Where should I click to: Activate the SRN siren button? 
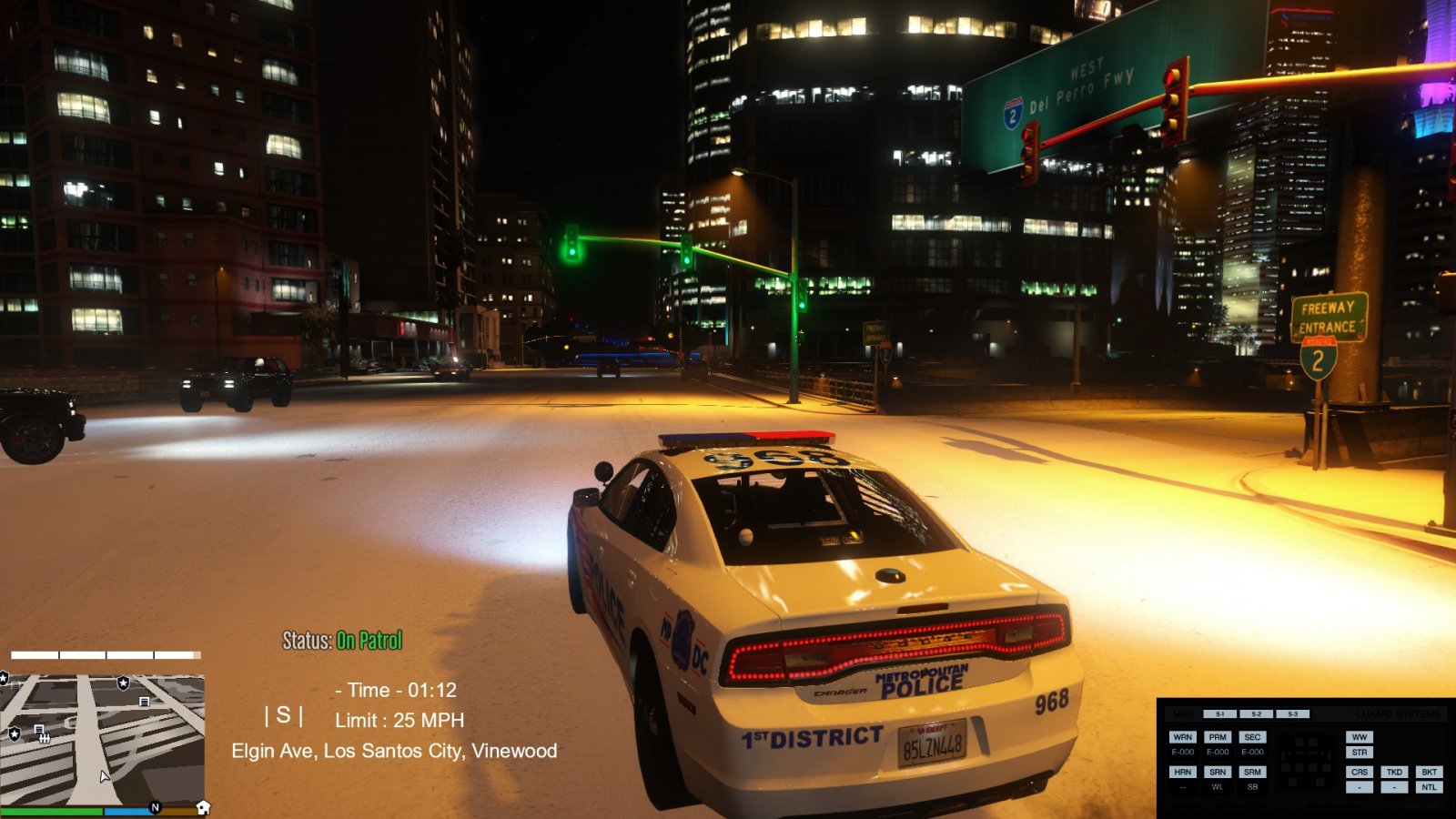(1218, 772)
